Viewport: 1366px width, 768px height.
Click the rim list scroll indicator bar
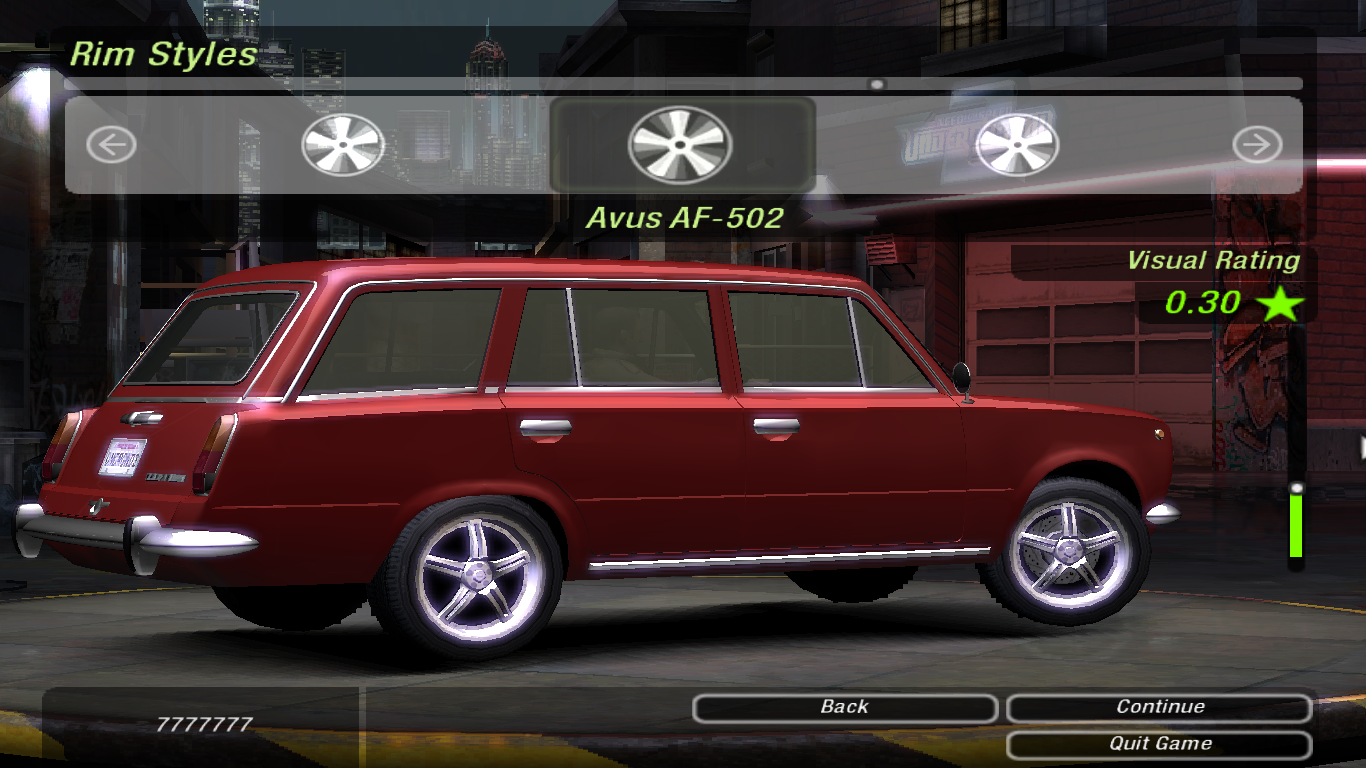pos(877,85)
